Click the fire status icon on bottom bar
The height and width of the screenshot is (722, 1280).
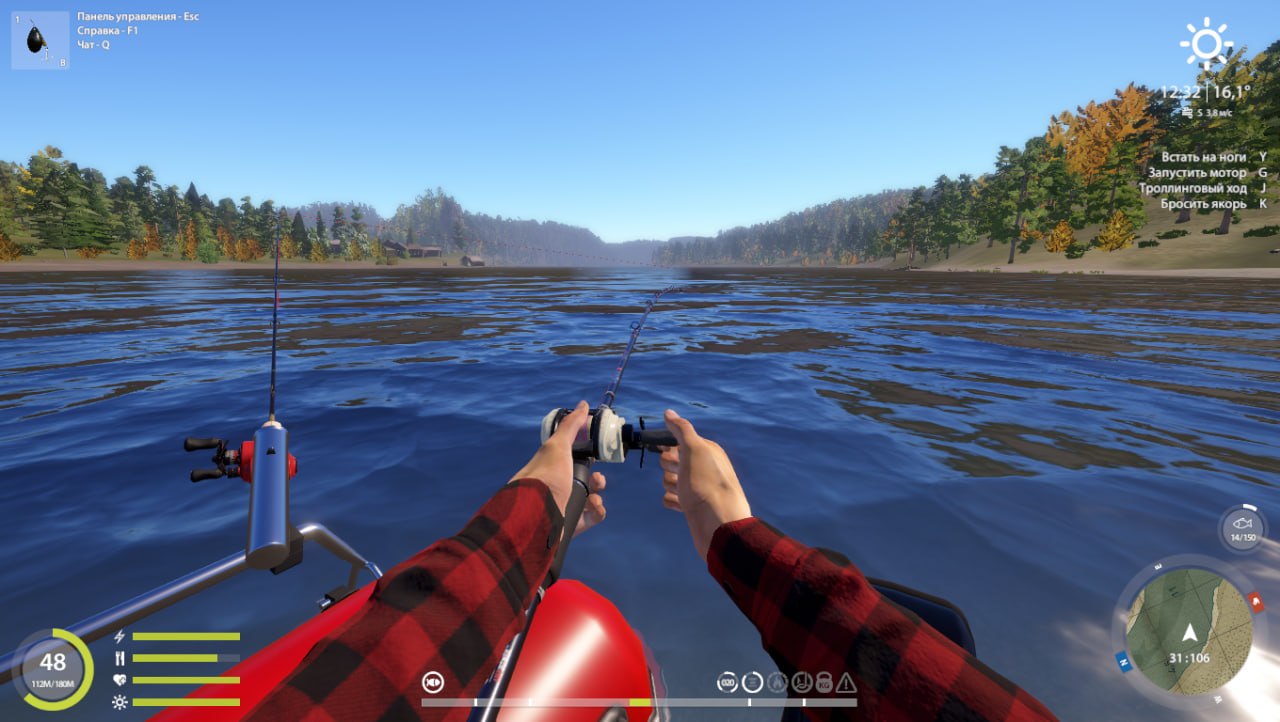pyautogui.click(x=776, y=681)
